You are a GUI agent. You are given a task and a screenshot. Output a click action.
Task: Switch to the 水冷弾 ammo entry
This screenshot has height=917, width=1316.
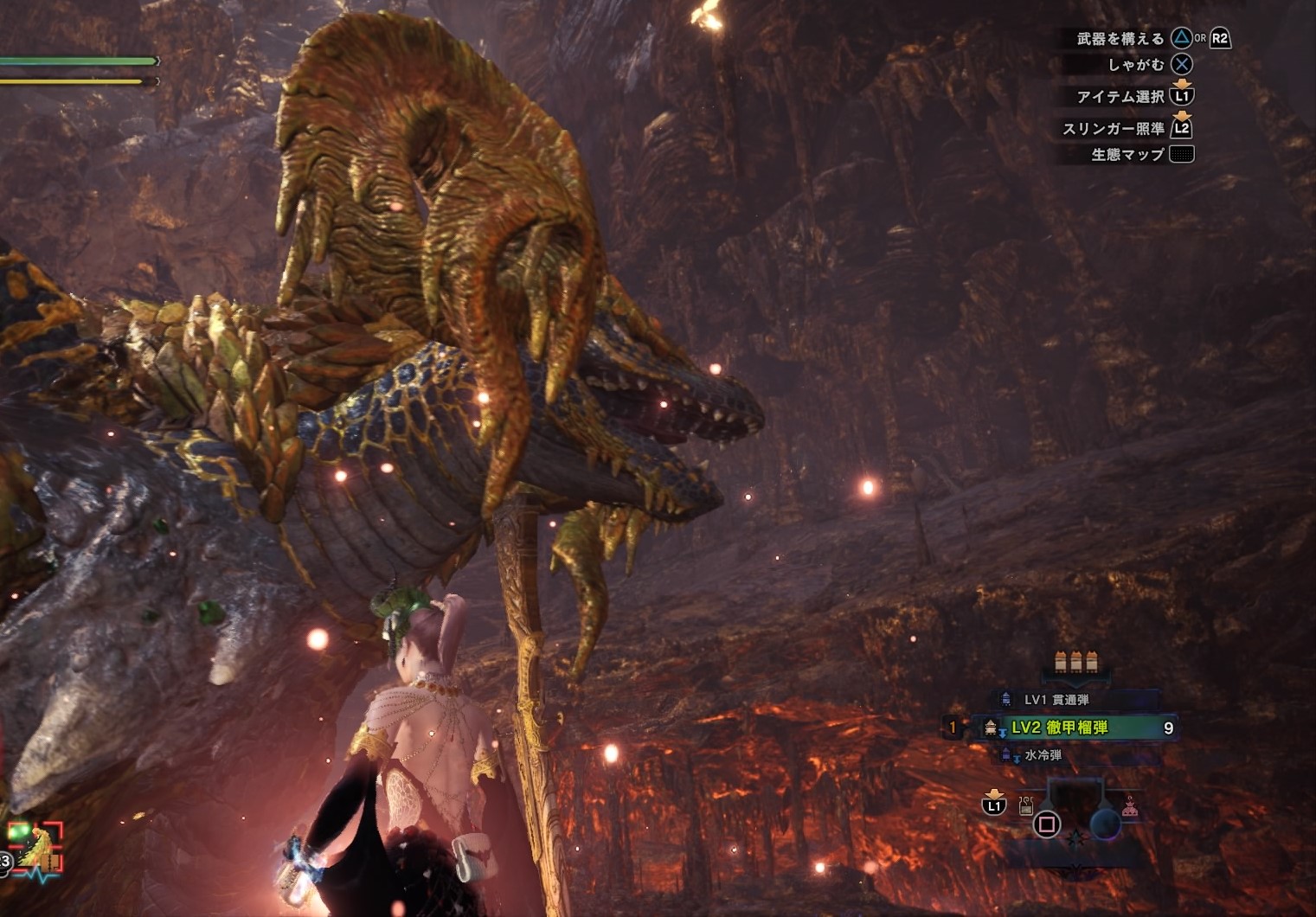click(1043, 755)
